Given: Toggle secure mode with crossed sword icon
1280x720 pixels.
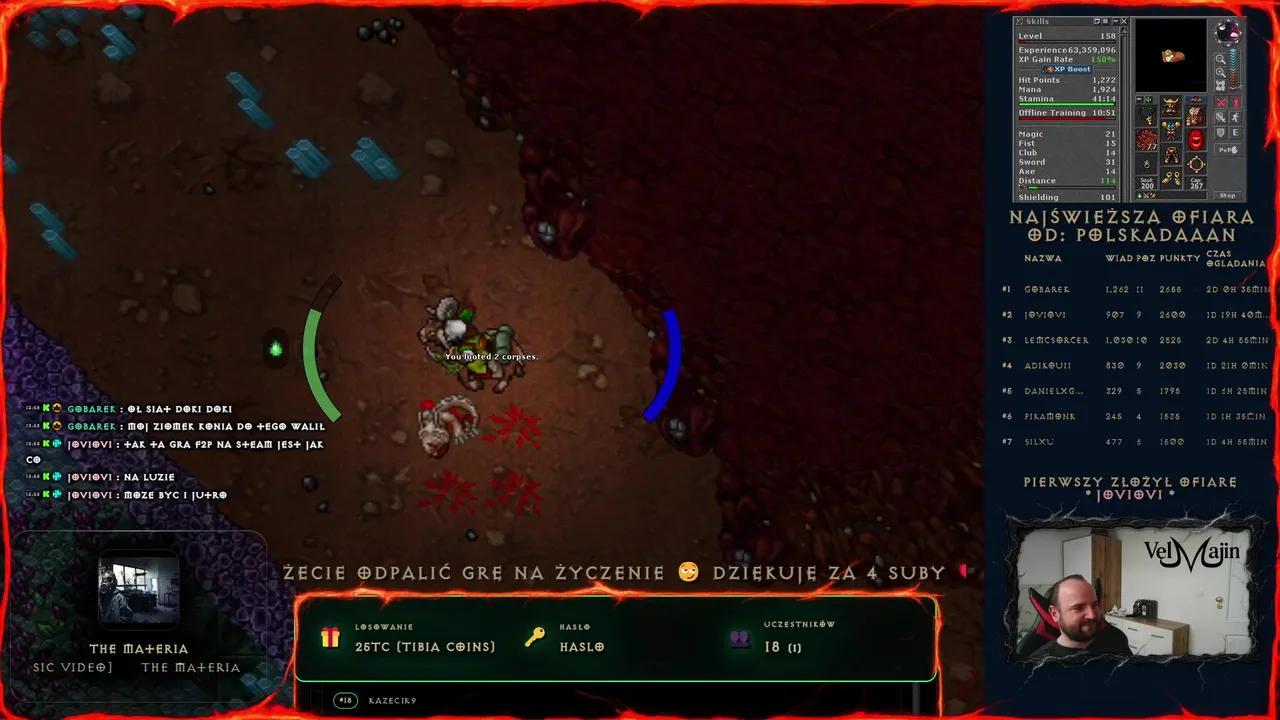Looking at the screenshot, I should [1220, 117].
